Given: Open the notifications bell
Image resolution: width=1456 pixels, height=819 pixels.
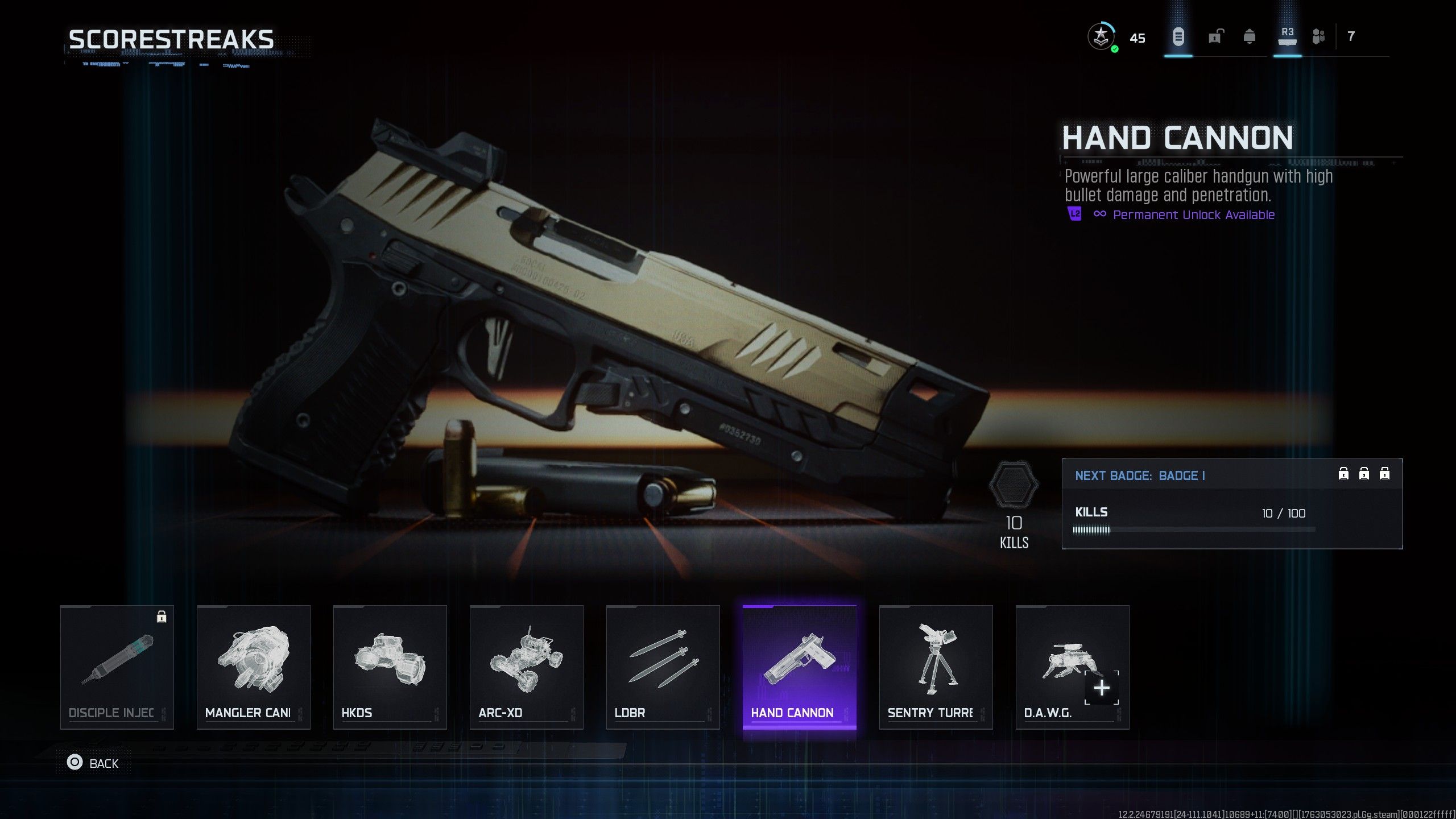Looking at the screenshot, I should pos(1250,38).
